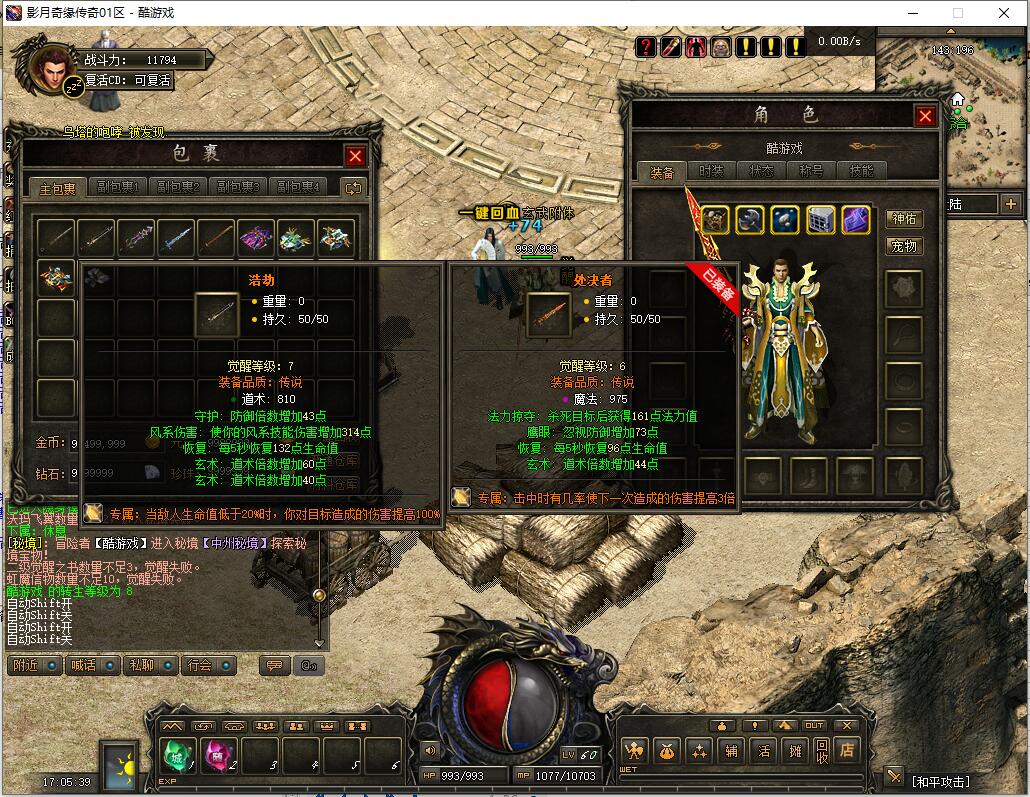The width and height of the screenshot is (1030, 797).
Task: Open the 店 shop button
Action: click(x=848, y=750)
